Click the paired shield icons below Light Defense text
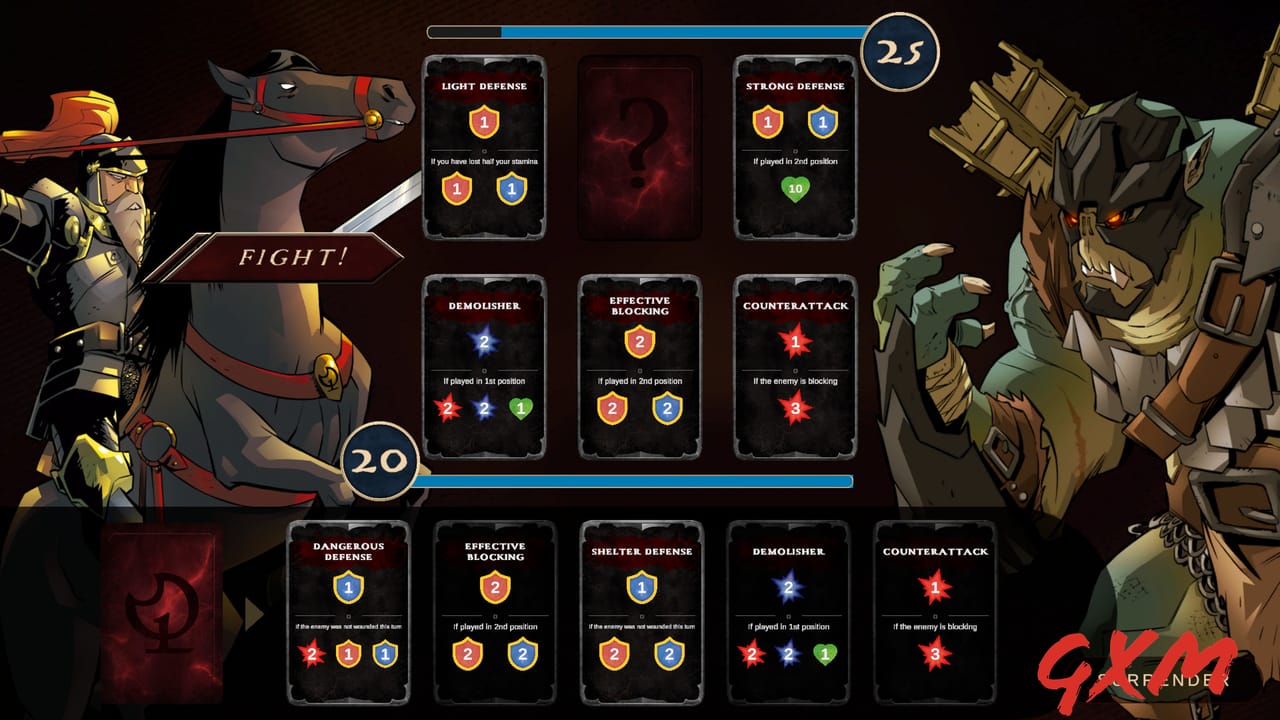 [x=485, y=189]
